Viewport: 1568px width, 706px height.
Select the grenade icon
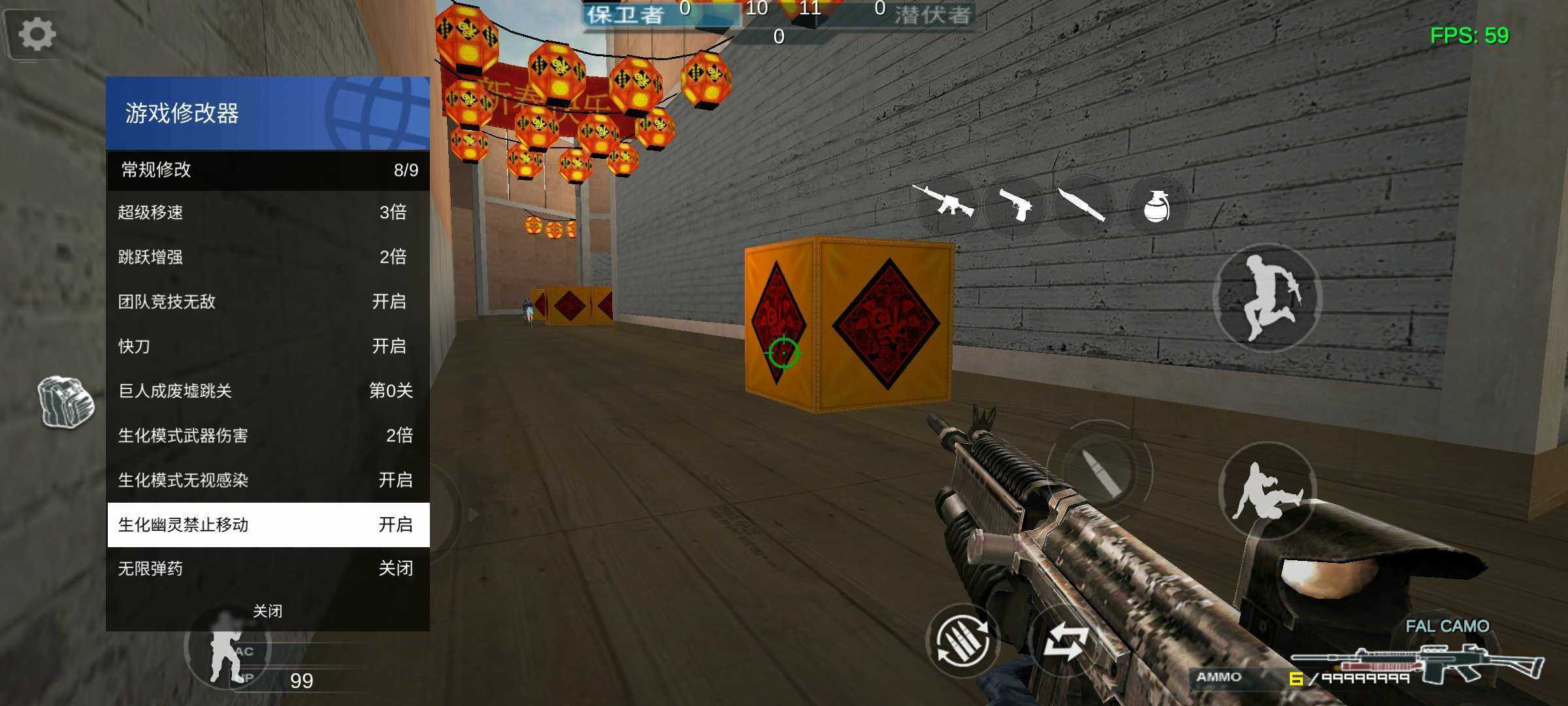point(1157,207)
